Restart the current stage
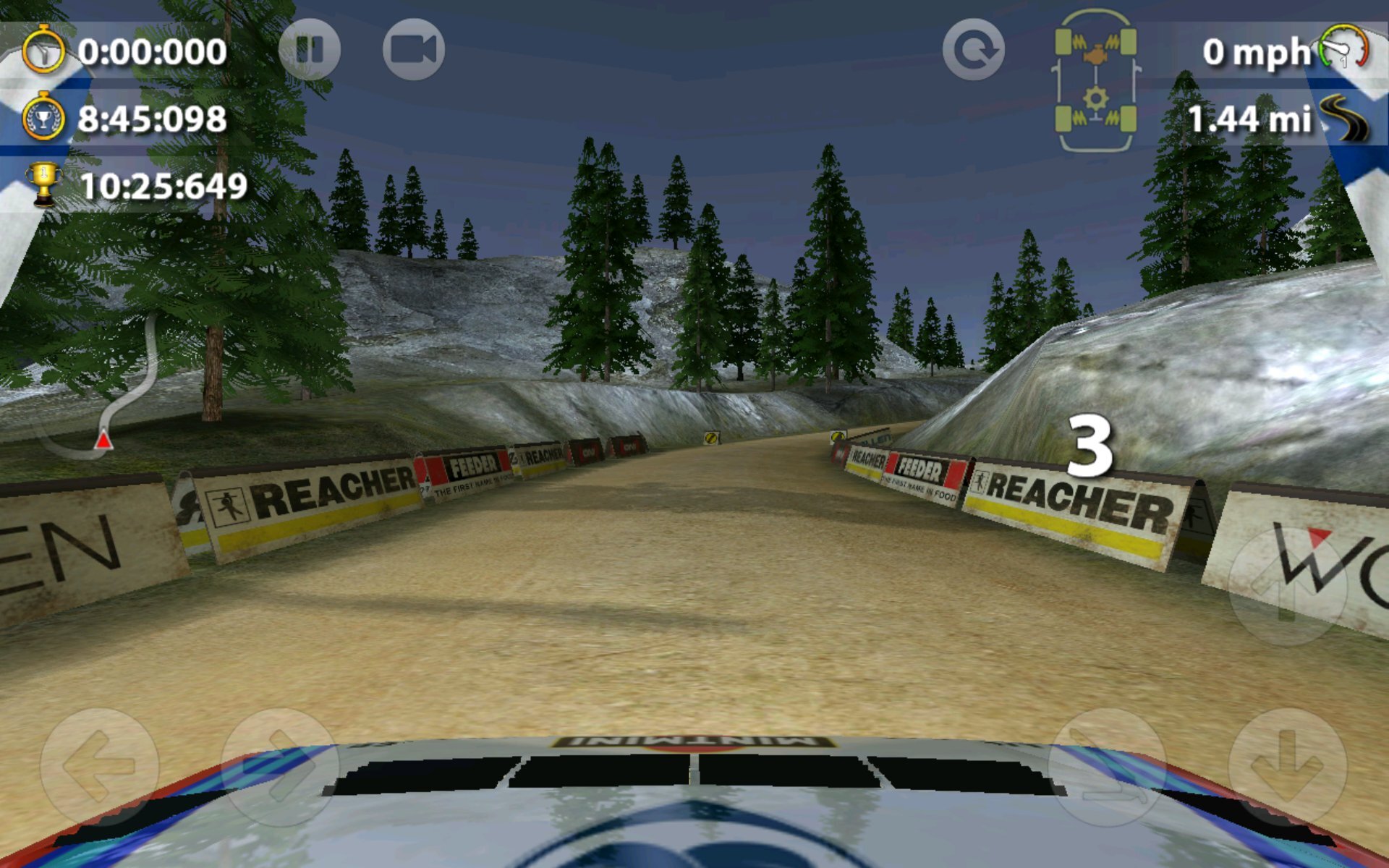 coord(975,48)
